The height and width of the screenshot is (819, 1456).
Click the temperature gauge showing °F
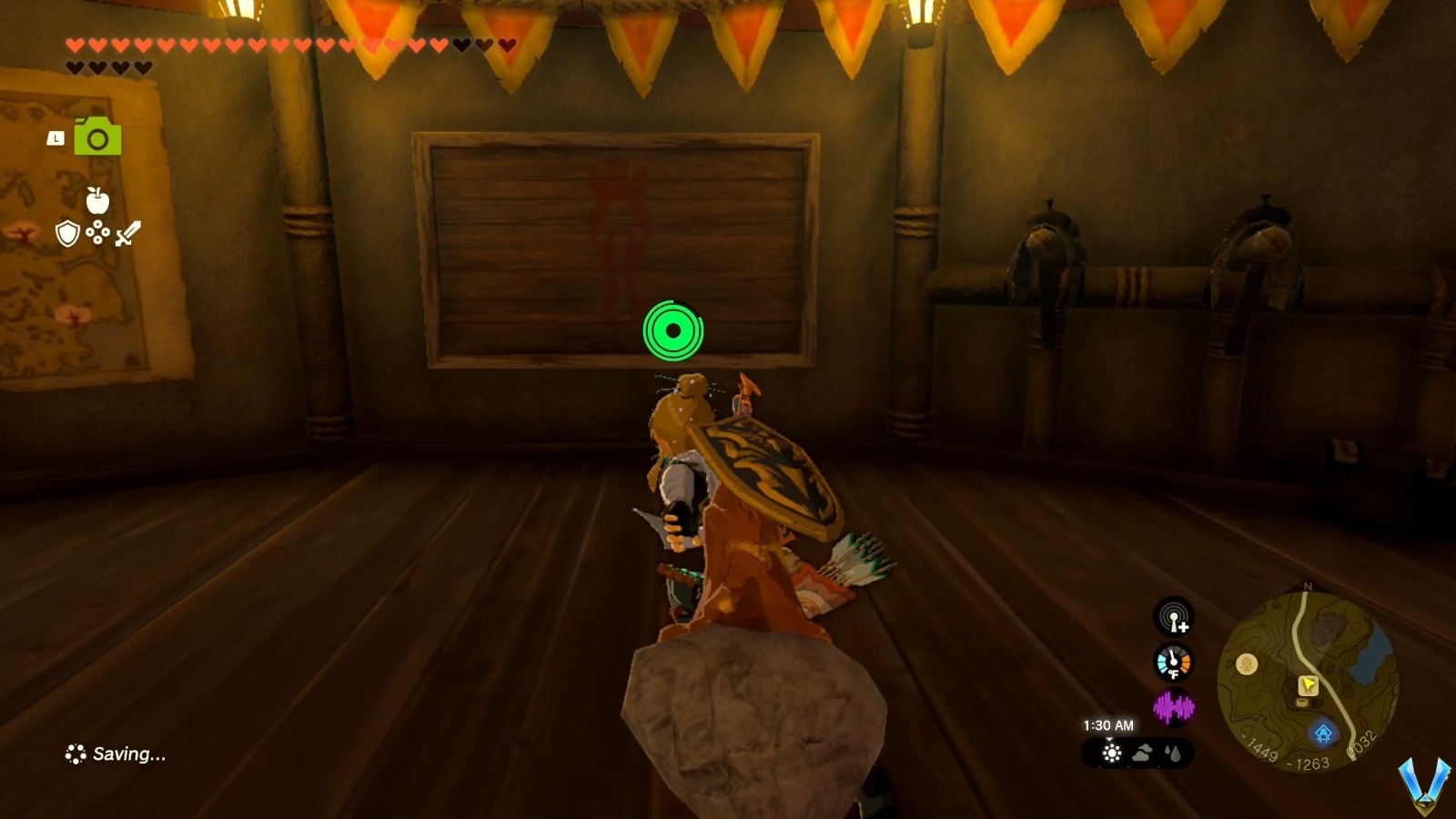point(1173,662)
